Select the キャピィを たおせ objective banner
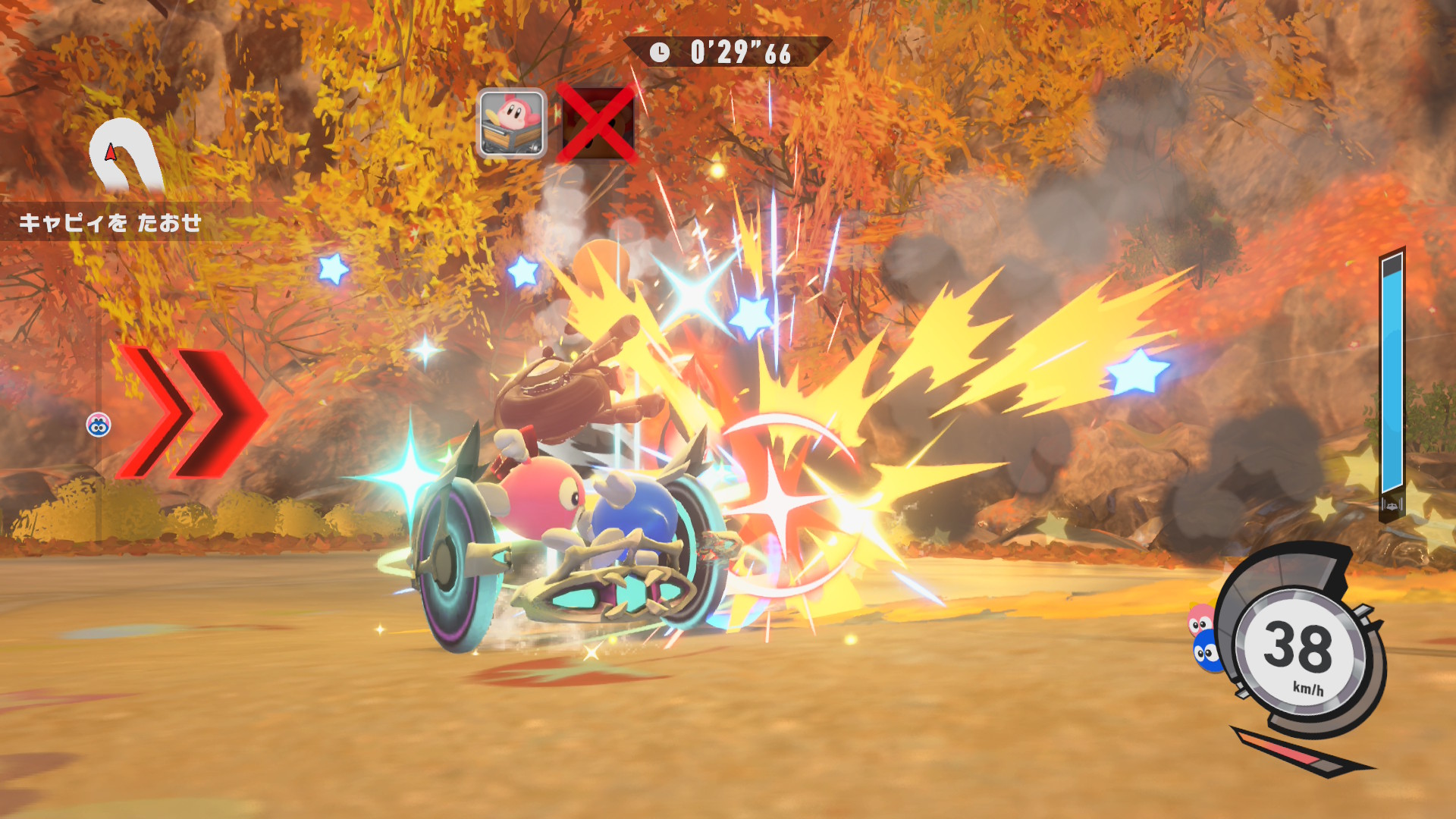 pyautogui.click(x=111, y=223)
